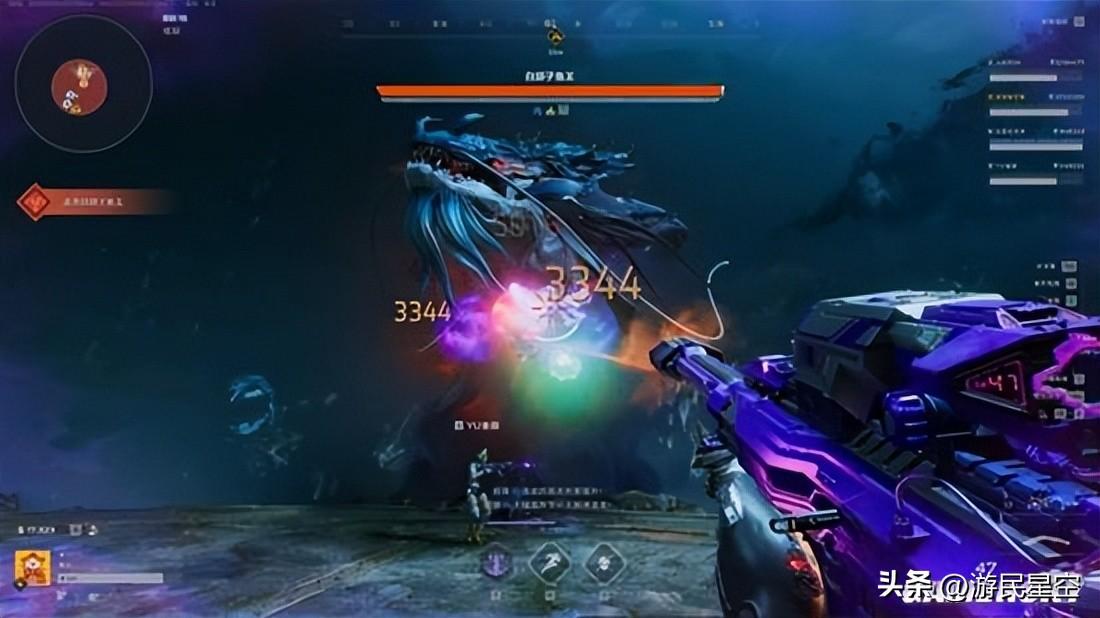Activate the purple hexagon skill
This screenshot has width=1100, height=618.
point(497,561)
